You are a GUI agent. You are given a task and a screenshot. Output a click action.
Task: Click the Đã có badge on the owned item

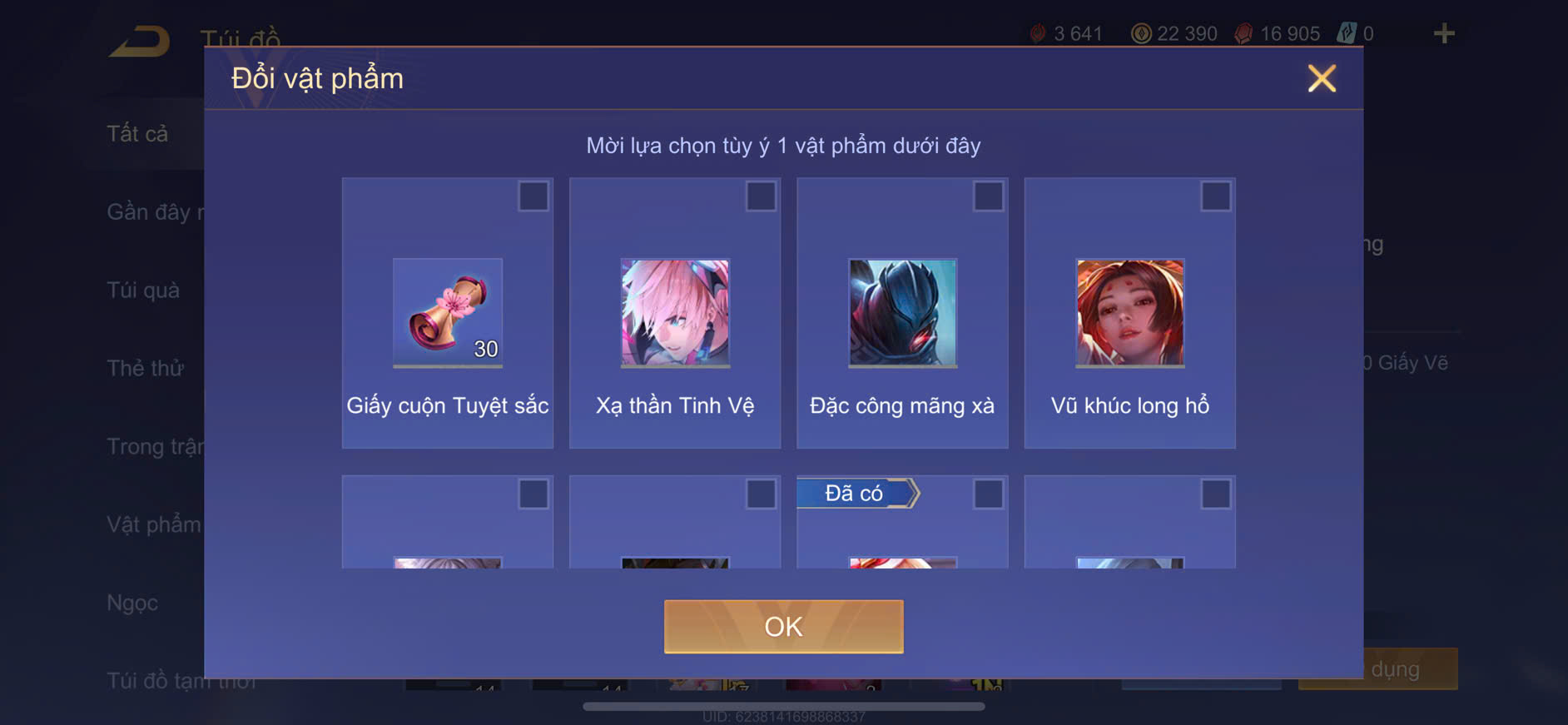click(x=857, y=493)
